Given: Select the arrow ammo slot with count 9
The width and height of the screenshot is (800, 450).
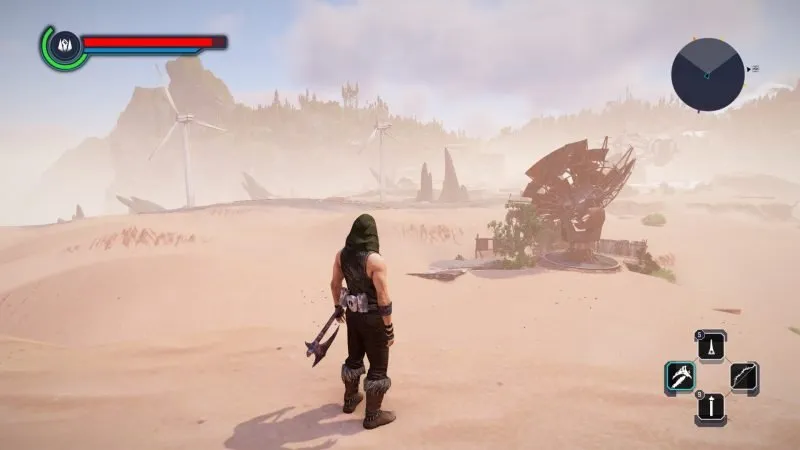Looking at the screenshot, I should (711, 408).
